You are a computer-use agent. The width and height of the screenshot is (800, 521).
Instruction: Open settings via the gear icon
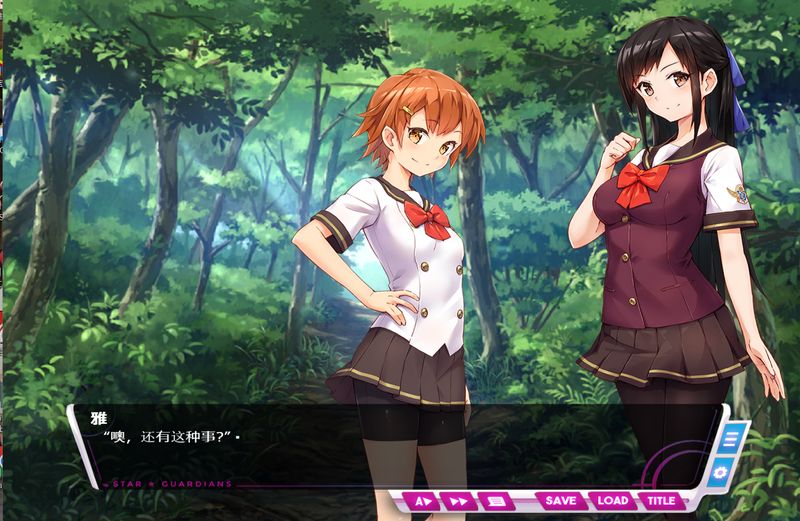[x=723, y=472]
